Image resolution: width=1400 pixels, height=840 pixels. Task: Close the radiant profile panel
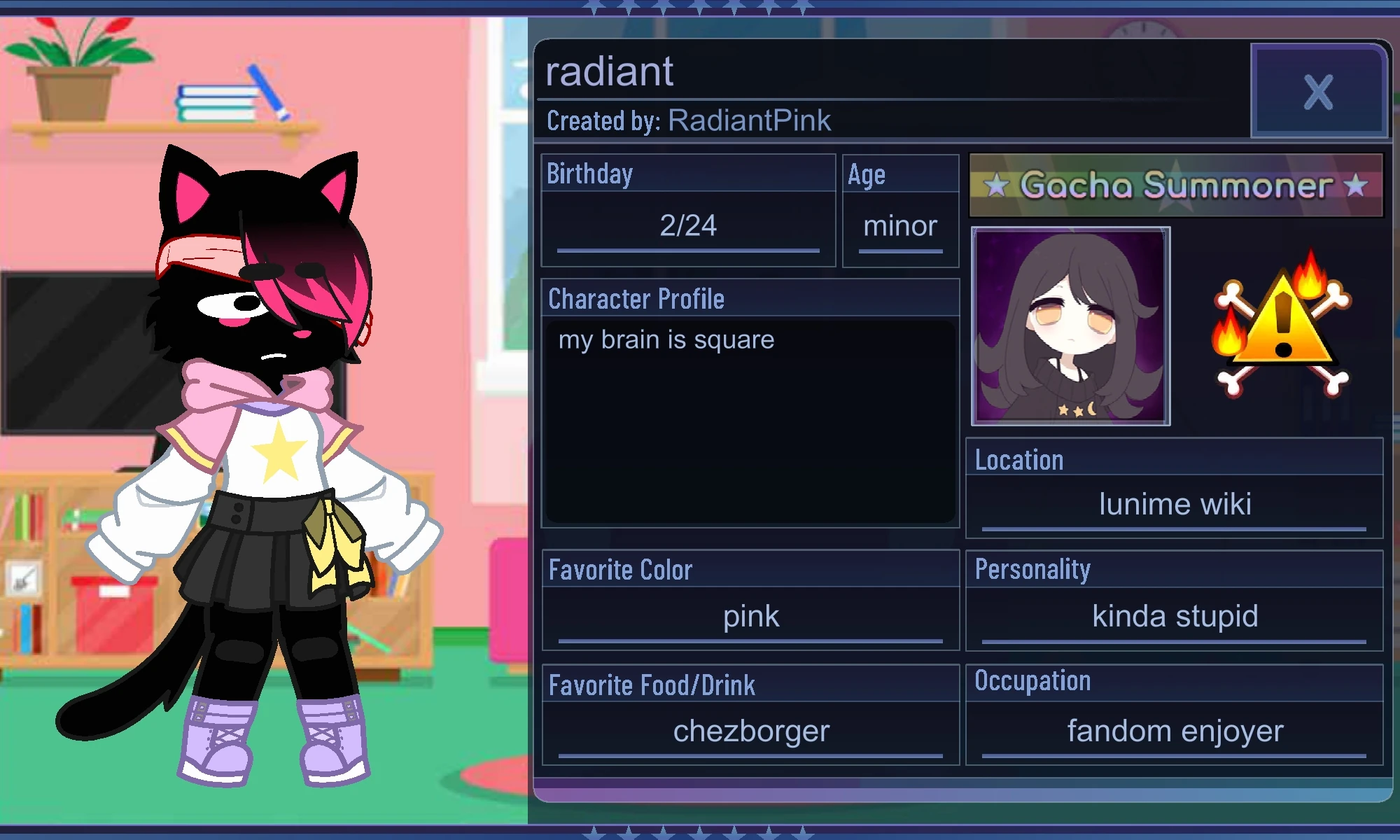[x=1318, y=91]
